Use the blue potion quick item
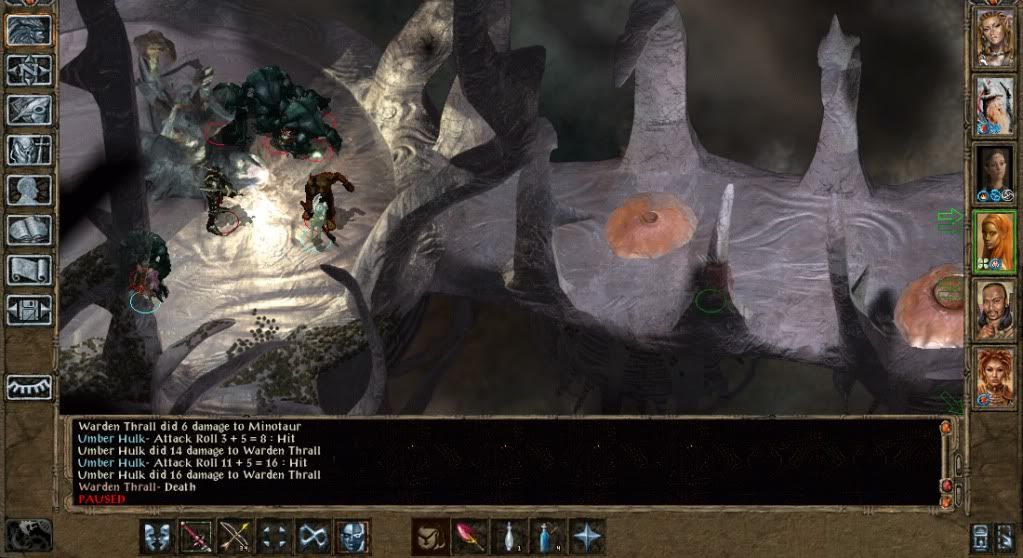Image resolution: width=1023 pixels, height=558 pixels. coord(546,536)
